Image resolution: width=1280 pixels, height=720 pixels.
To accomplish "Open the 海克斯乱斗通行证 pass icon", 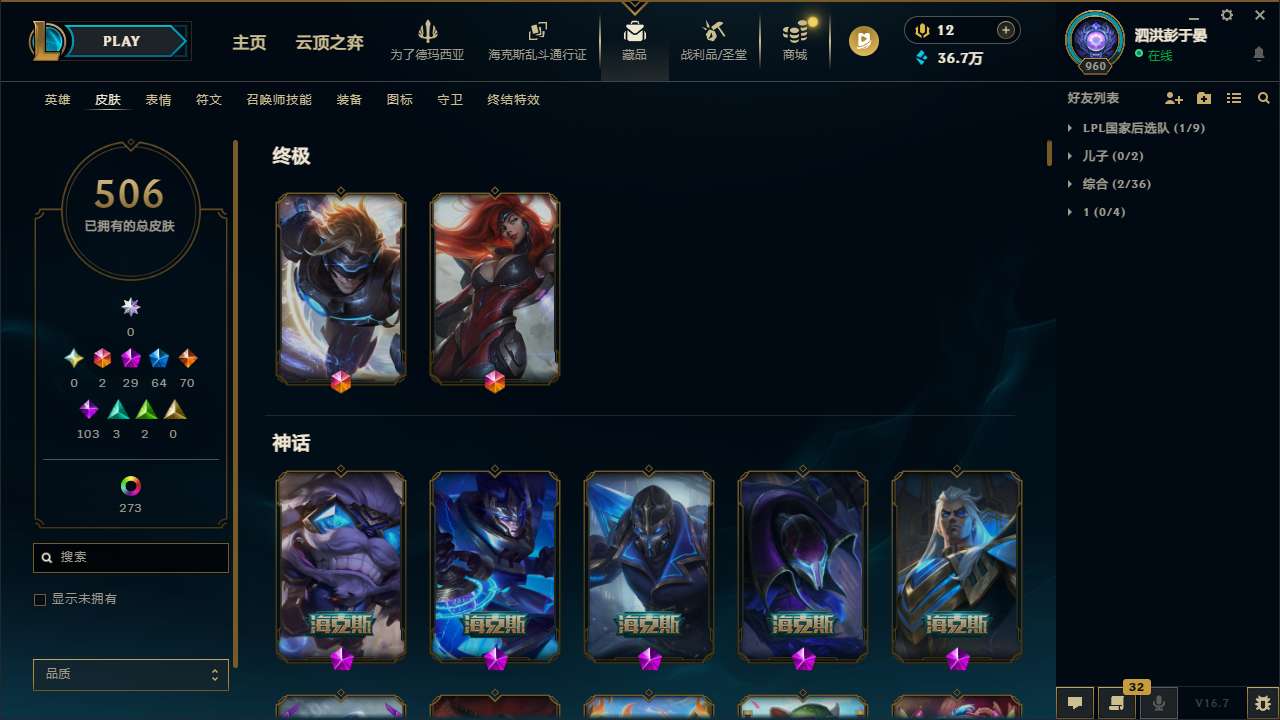I will tap(537, 29).
